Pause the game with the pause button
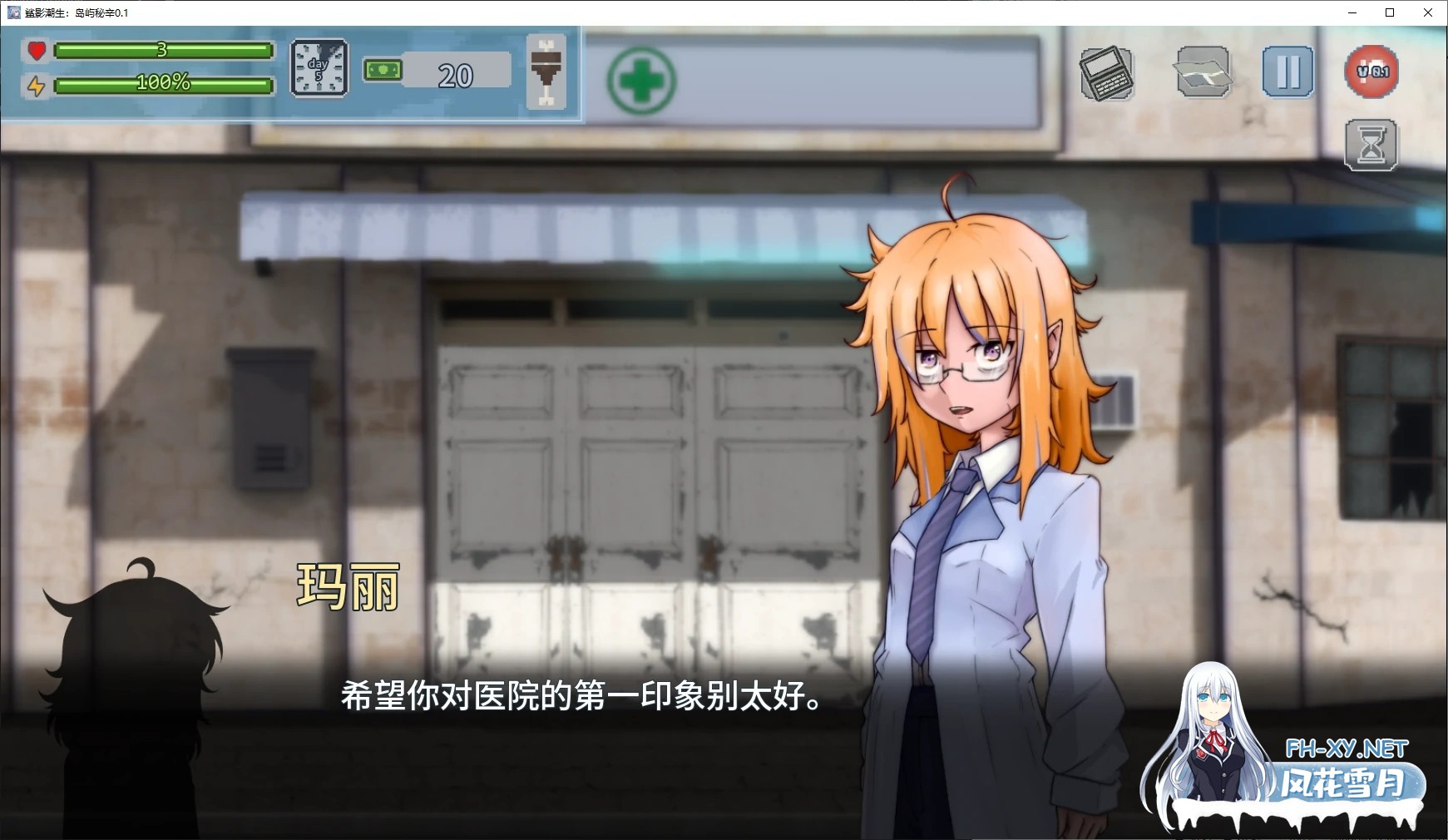 pos(1287,73)
